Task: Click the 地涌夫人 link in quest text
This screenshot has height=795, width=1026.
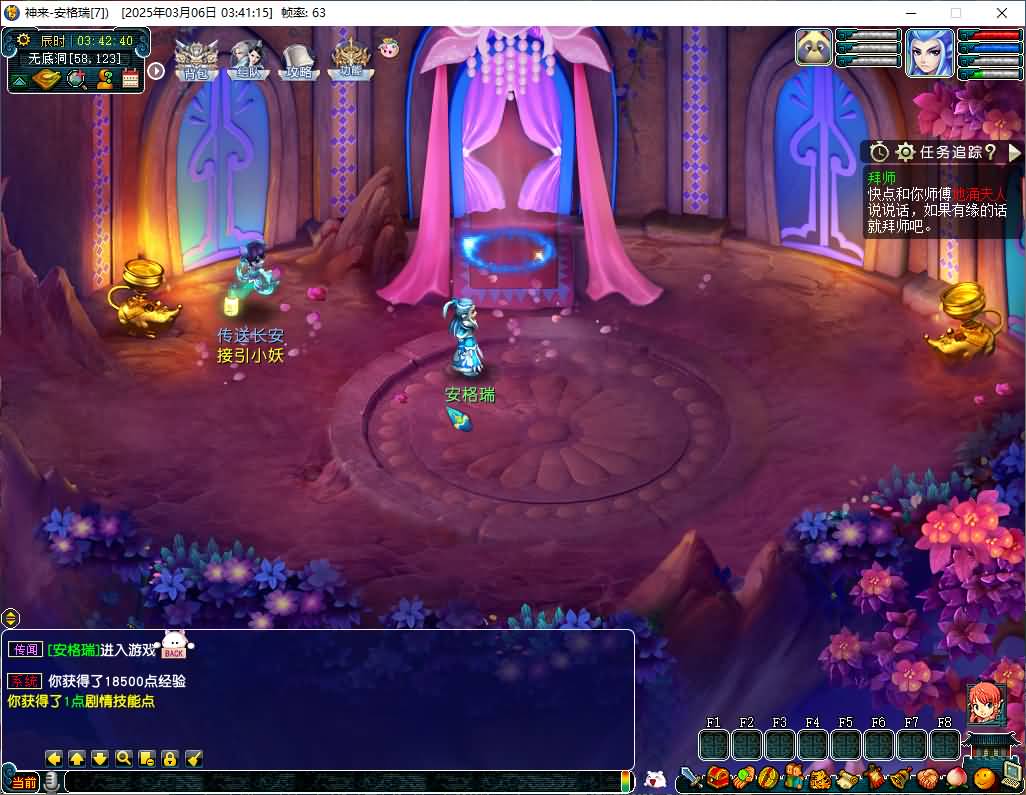Action: click(x=979, y=194)
